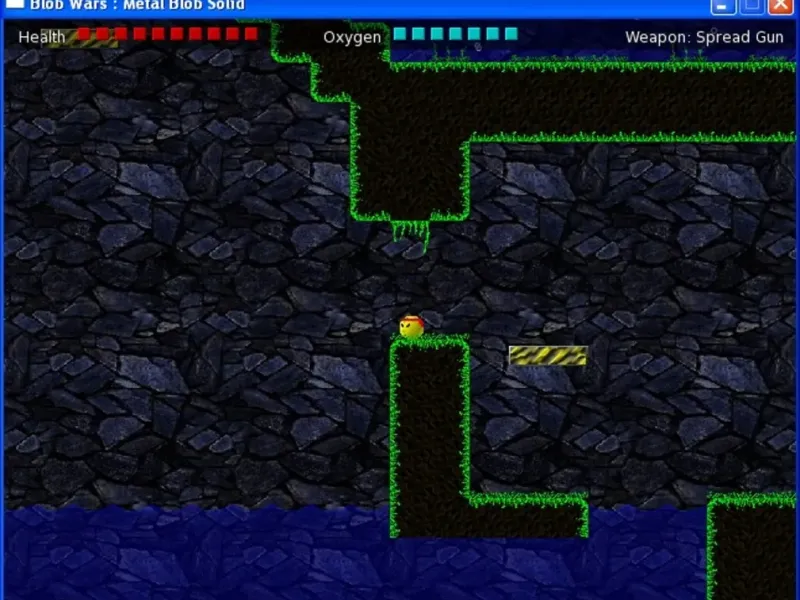Close the Blob Wars game window
Screen dimensions: 800x600
[780, 5]
